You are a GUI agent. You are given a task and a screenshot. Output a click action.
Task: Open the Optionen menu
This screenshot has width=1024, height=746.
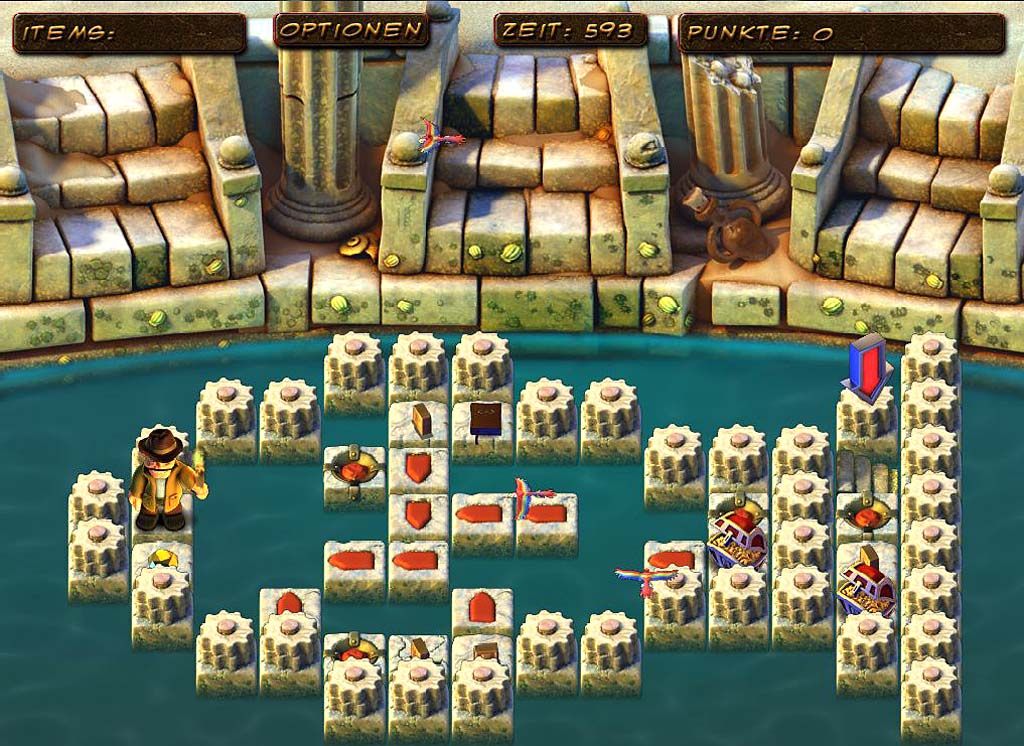350,30
